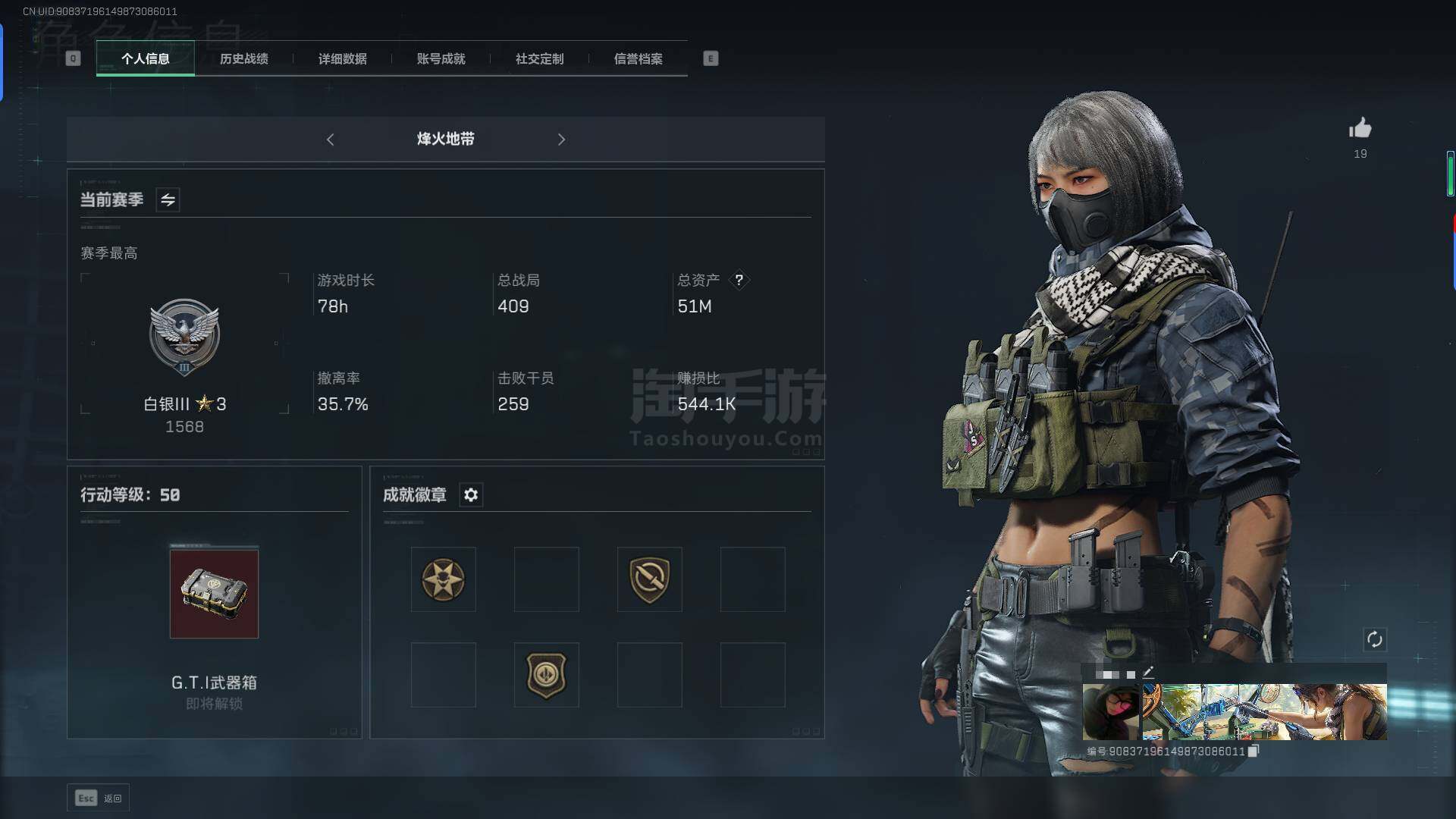Copy the player ID using the copy icon
This screenshot has width=1456, height=819.
tap(1254, 751)
